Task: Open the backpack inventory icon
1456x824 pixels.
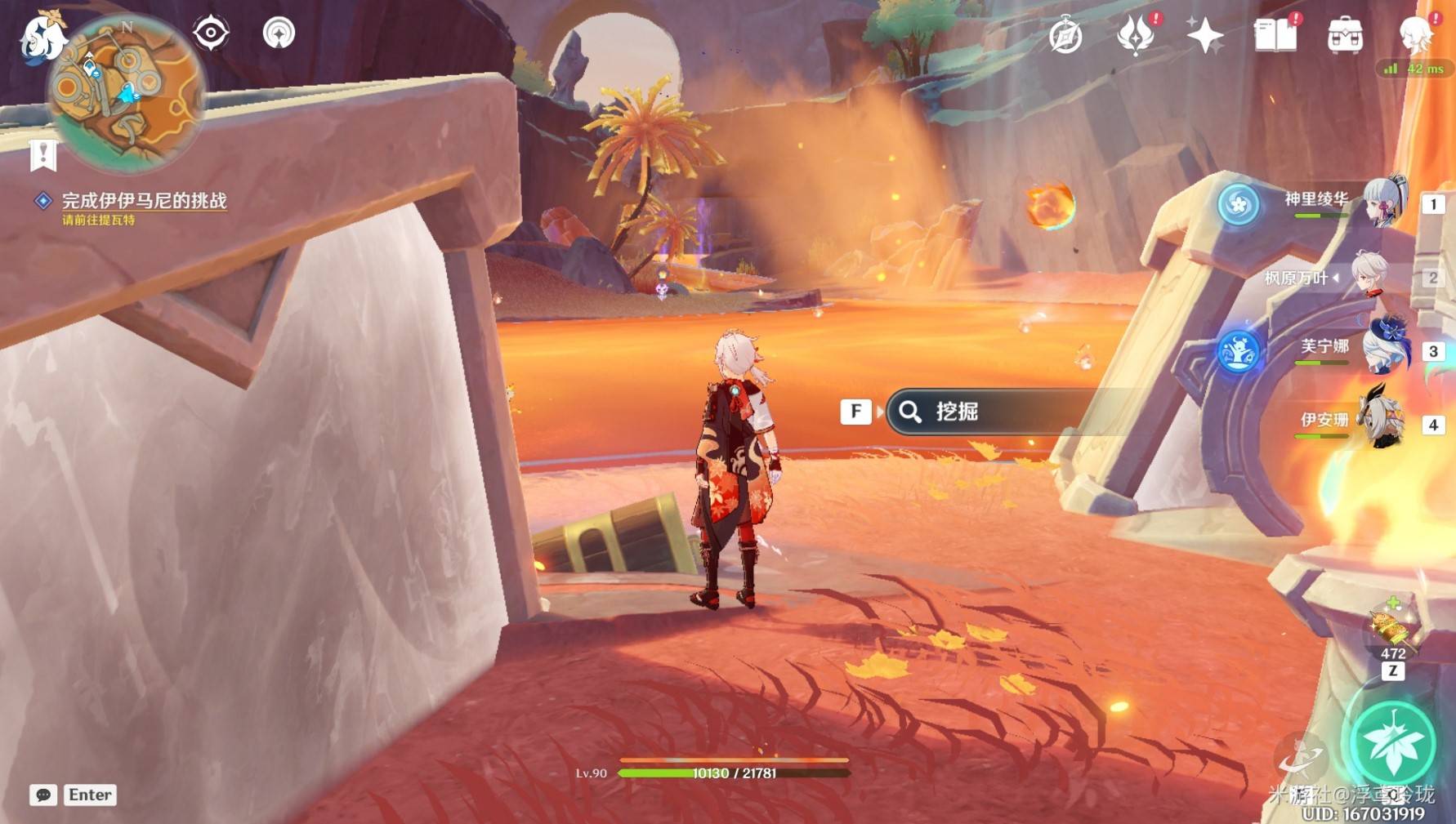Action: (1345, 36)
